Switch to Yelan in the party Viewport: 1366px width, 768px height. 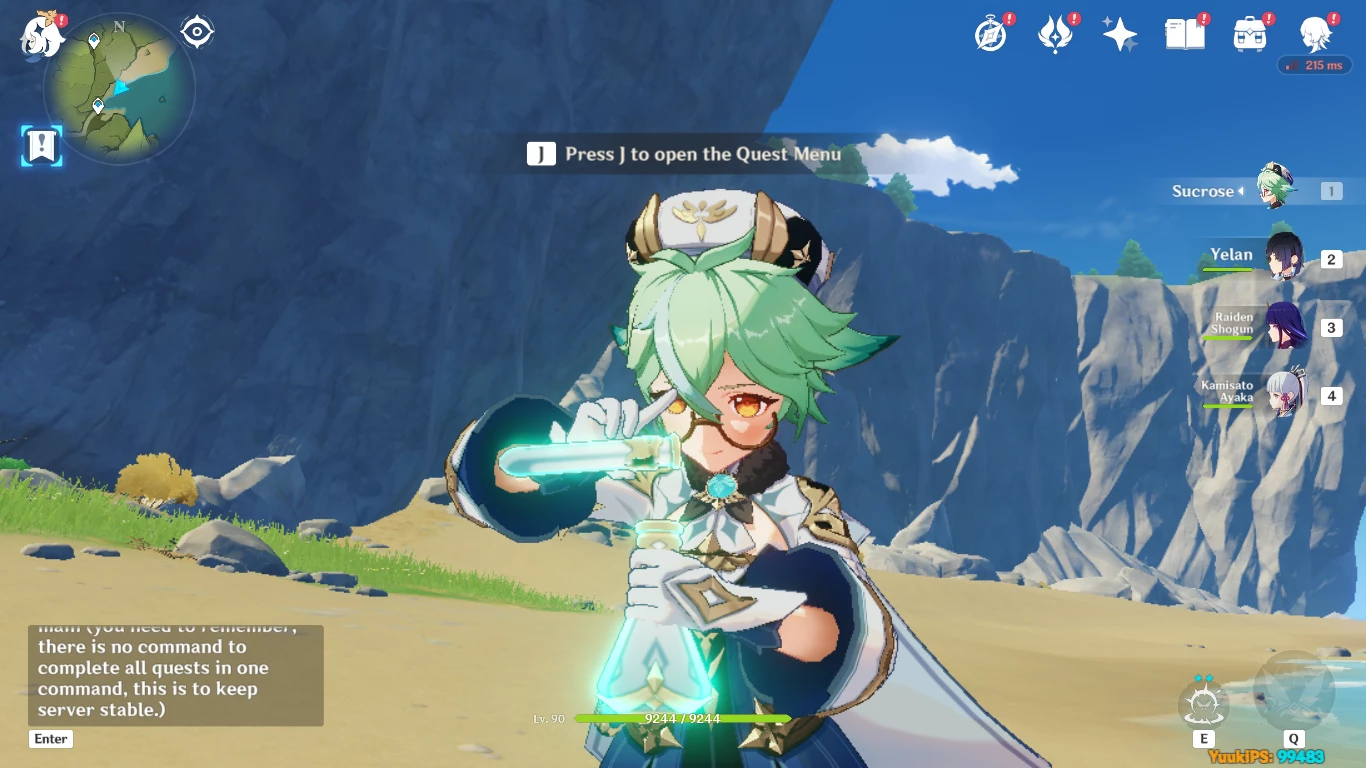click(x=1282, y=259)
